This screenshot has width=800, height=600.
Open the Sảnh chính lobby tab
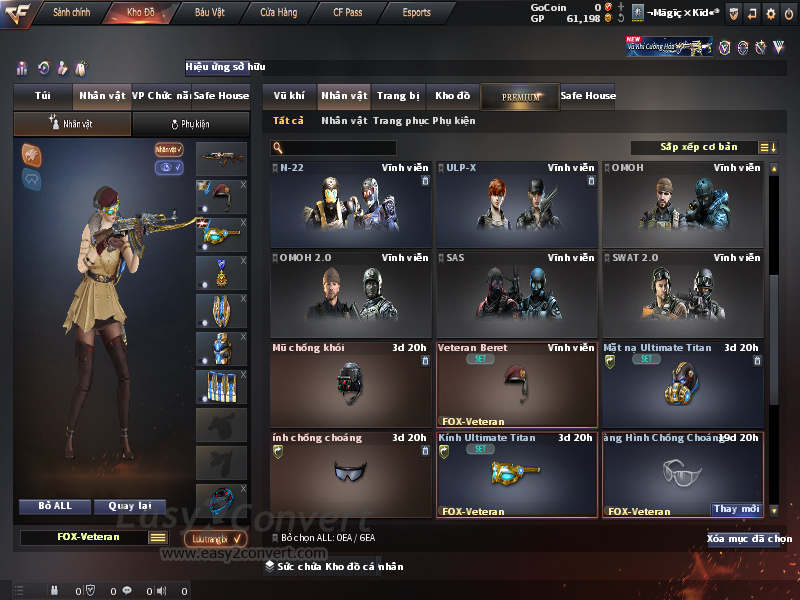[71, 13]
